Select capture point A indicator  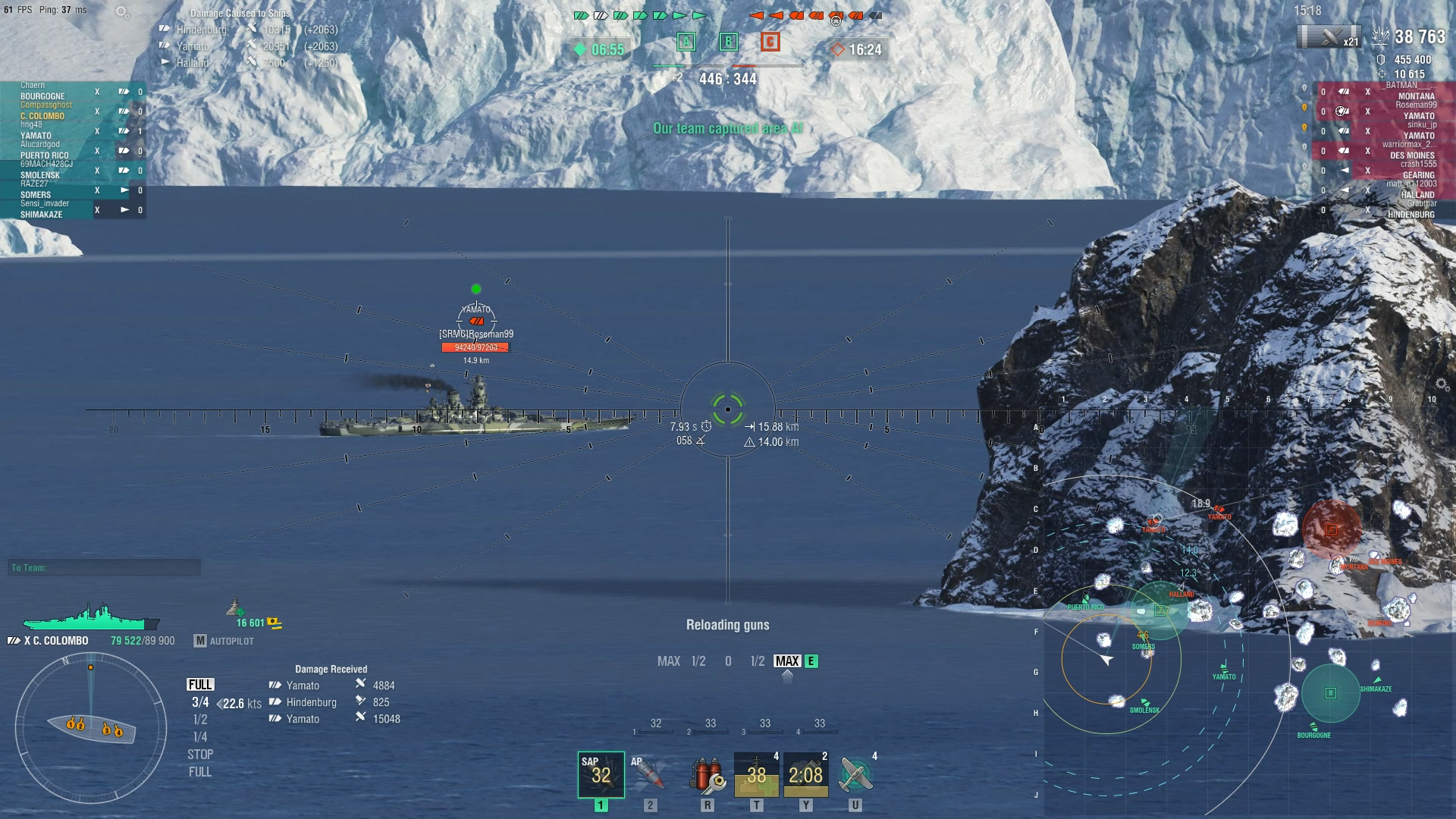(686, 42)
